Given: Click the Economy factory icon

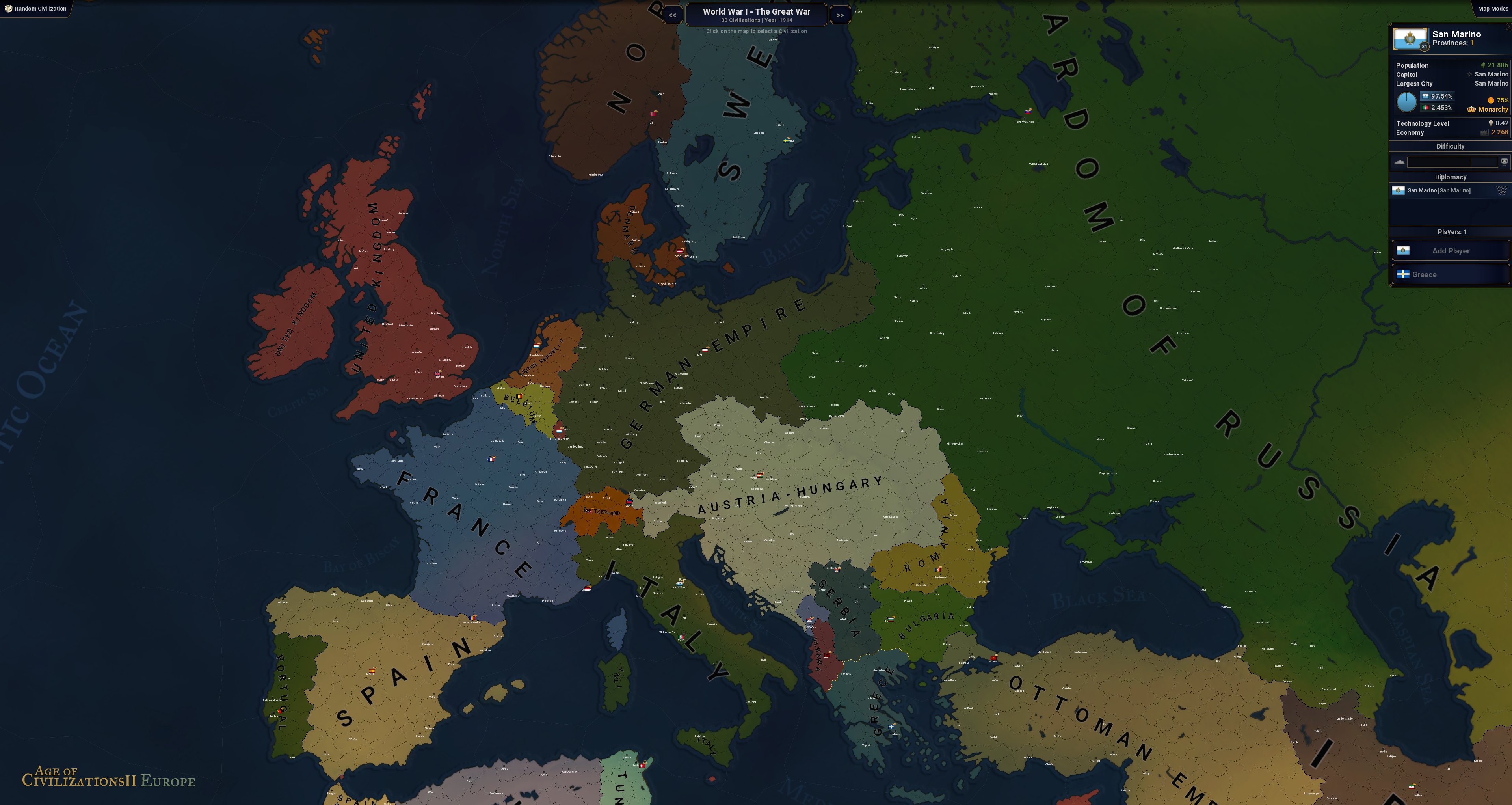Looking at the screenshot, I should (x=1484, y=133).
